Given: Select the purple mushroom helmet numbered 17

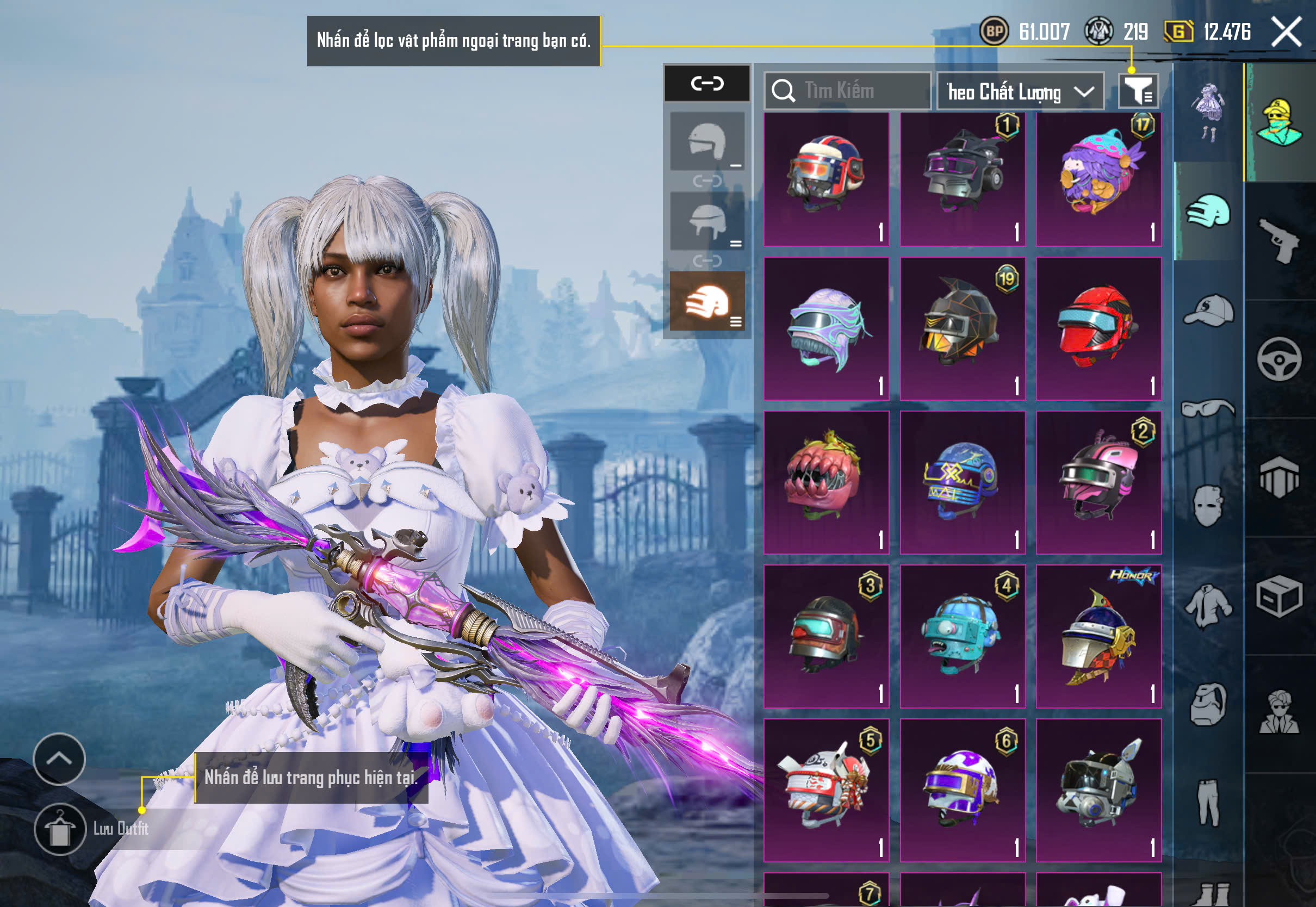Looking at the screenshot, I should click(x=1098, y=179).
